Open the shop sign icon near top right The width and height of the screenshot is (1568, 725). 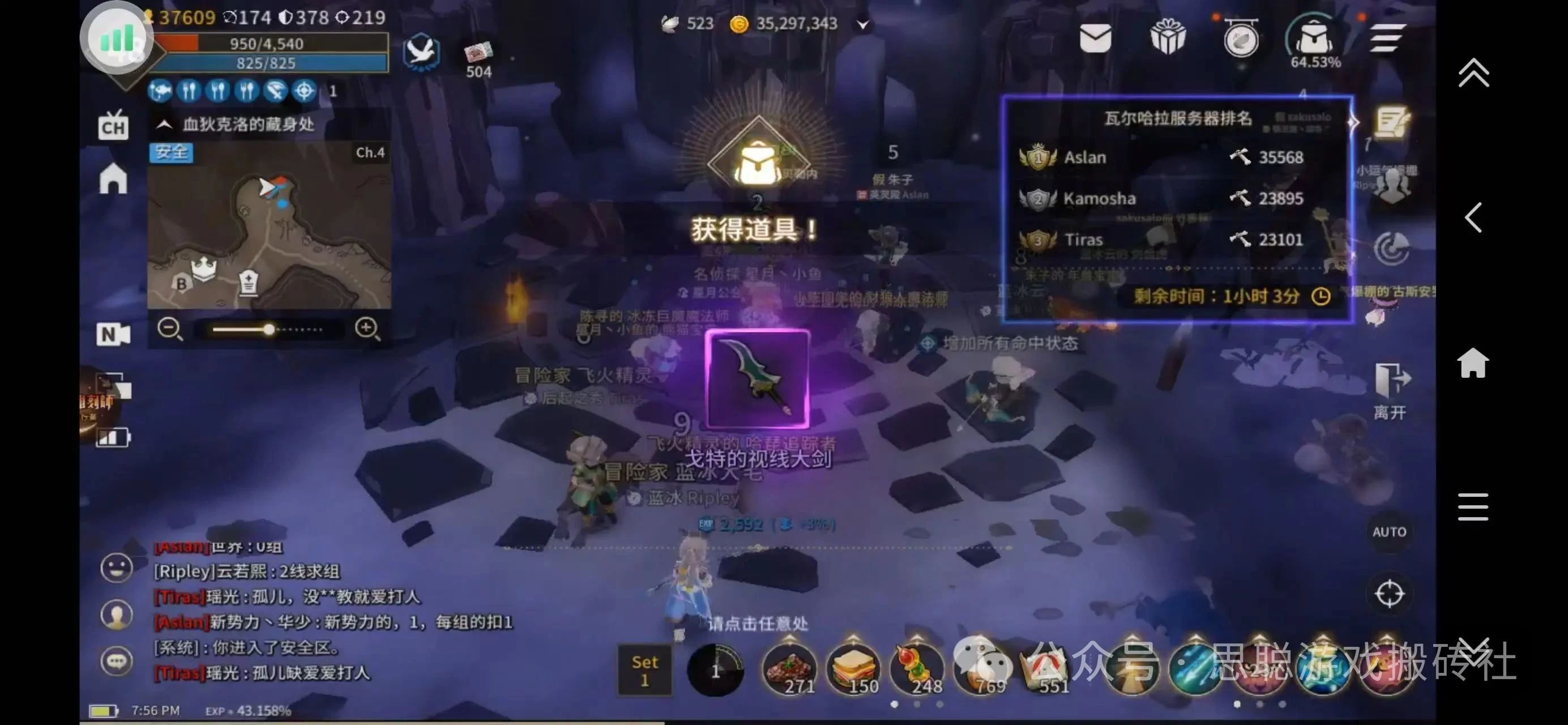(x=1241, y=39)
